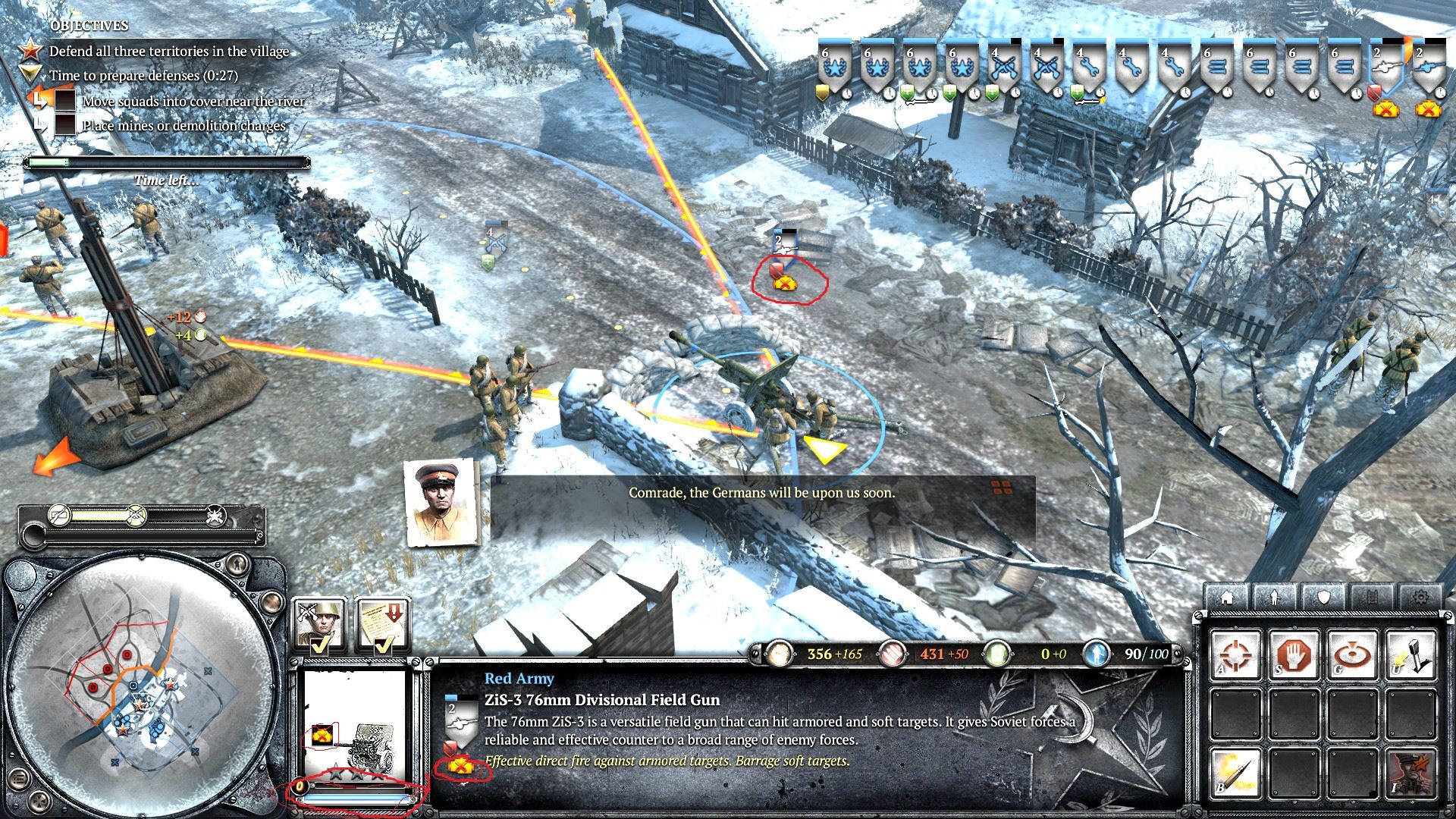
Task: Click the 'Time left...' countdown progress bar
Action: (x=167, y=161)
